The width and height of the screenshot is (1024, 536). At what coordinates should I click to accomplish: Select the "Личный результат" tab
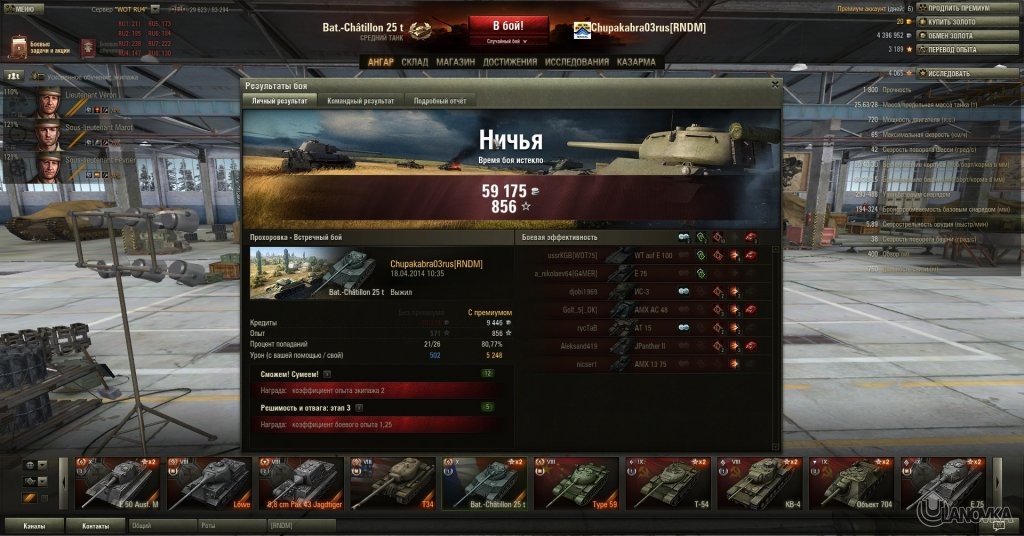click(x=280, y=101)
